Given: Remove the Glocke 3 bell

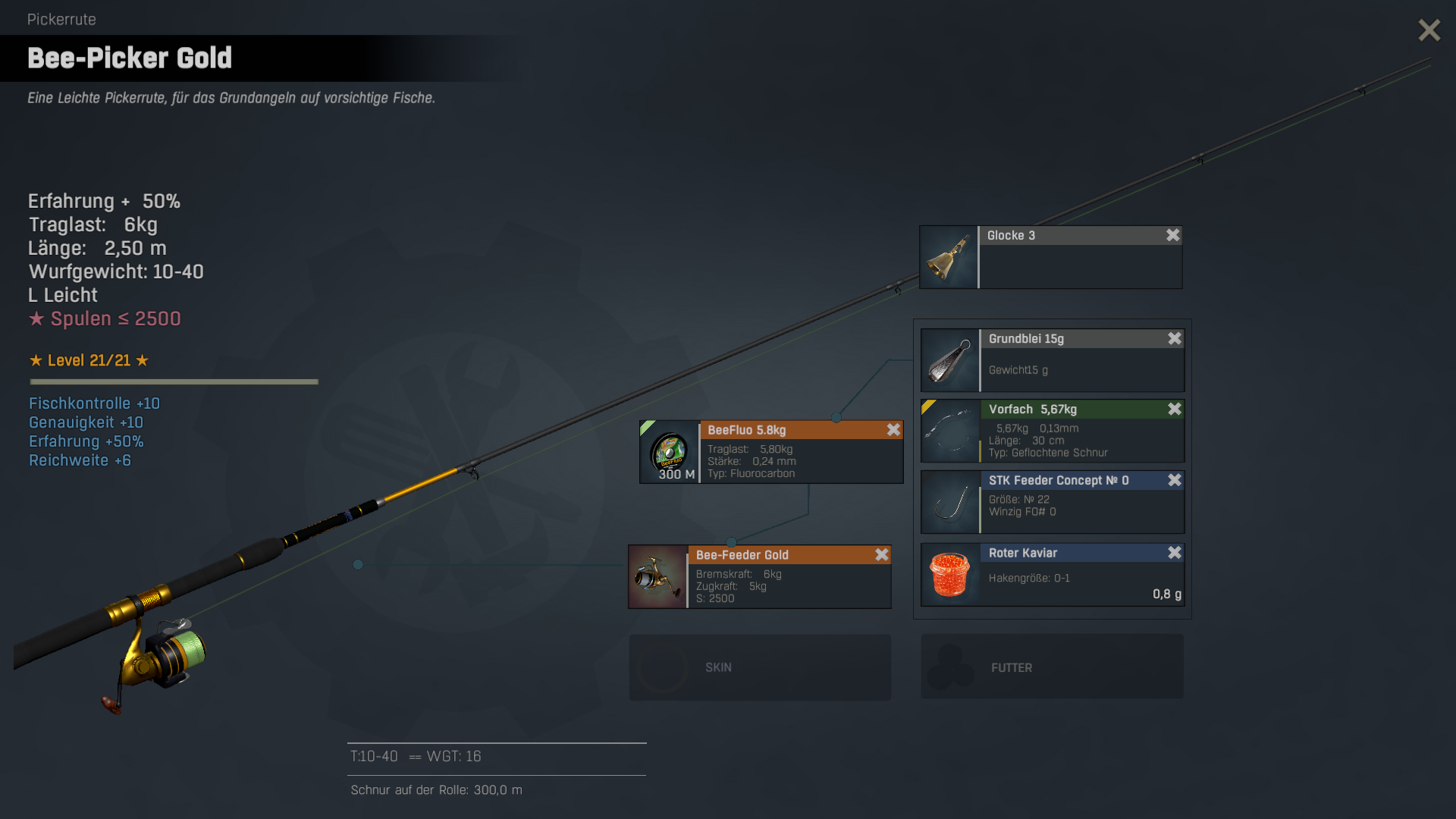Looking at the screenshot, I should 1172,235.
